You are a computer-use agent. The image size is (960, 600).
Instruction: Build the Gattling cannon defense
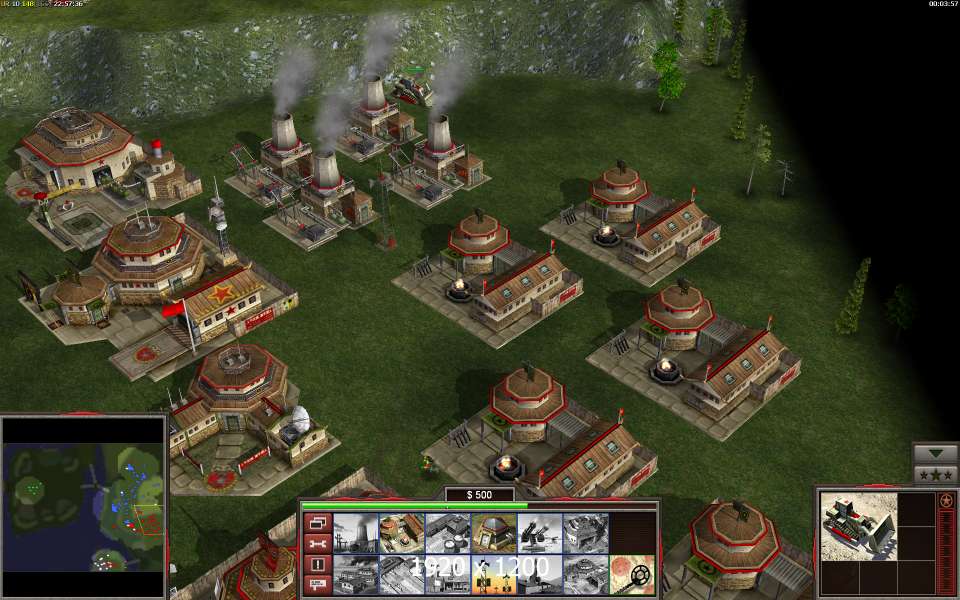coord(538,534)
